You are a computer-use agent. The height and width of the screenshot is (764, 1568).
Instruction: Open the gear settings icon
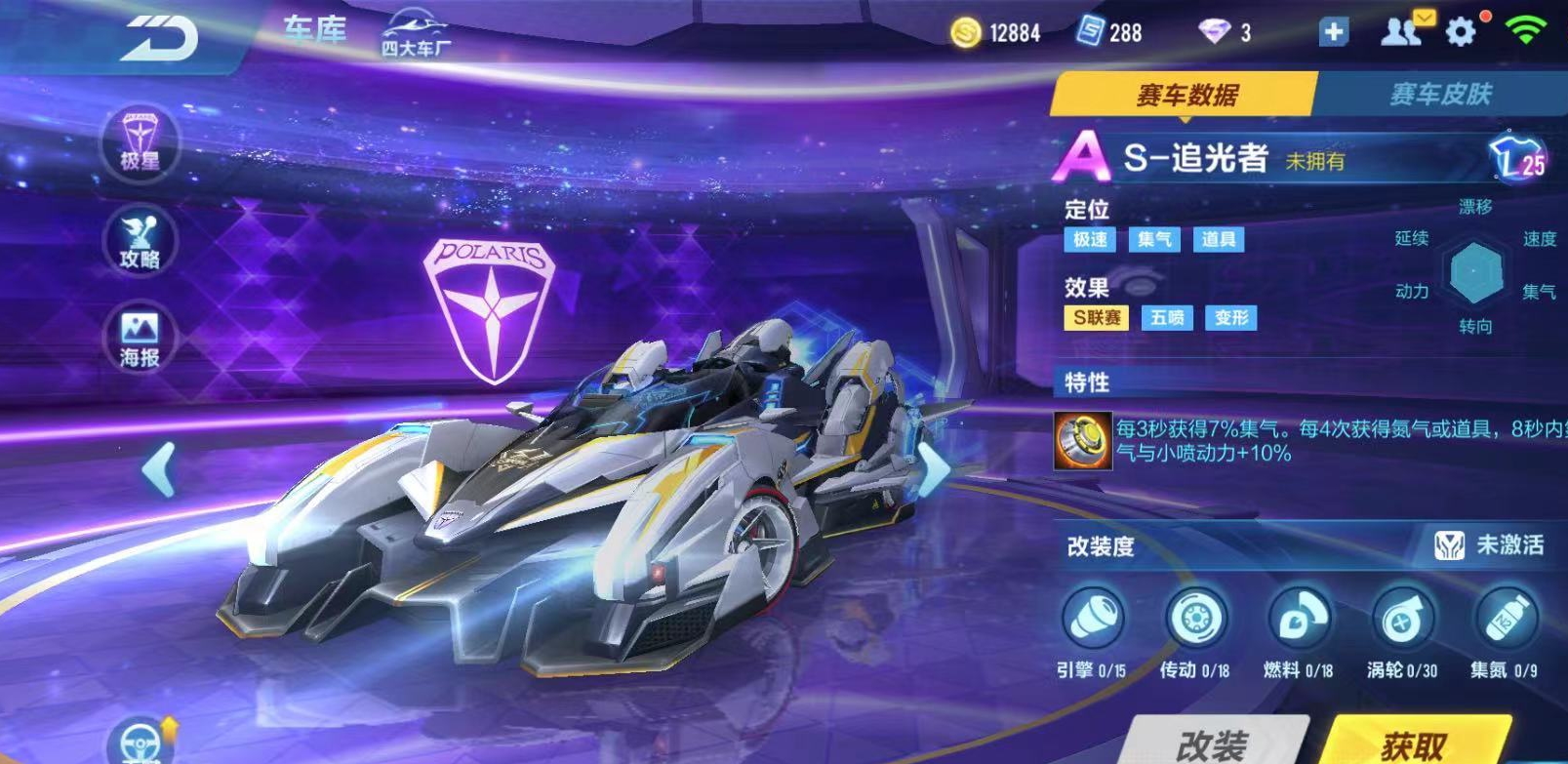click(1461, 32)
